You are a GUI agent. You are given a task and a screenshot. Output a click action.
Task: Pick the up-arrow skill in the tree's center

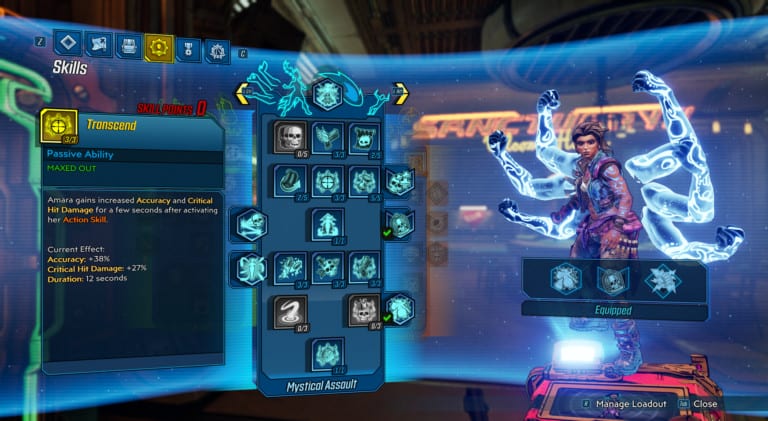[328, 223]
